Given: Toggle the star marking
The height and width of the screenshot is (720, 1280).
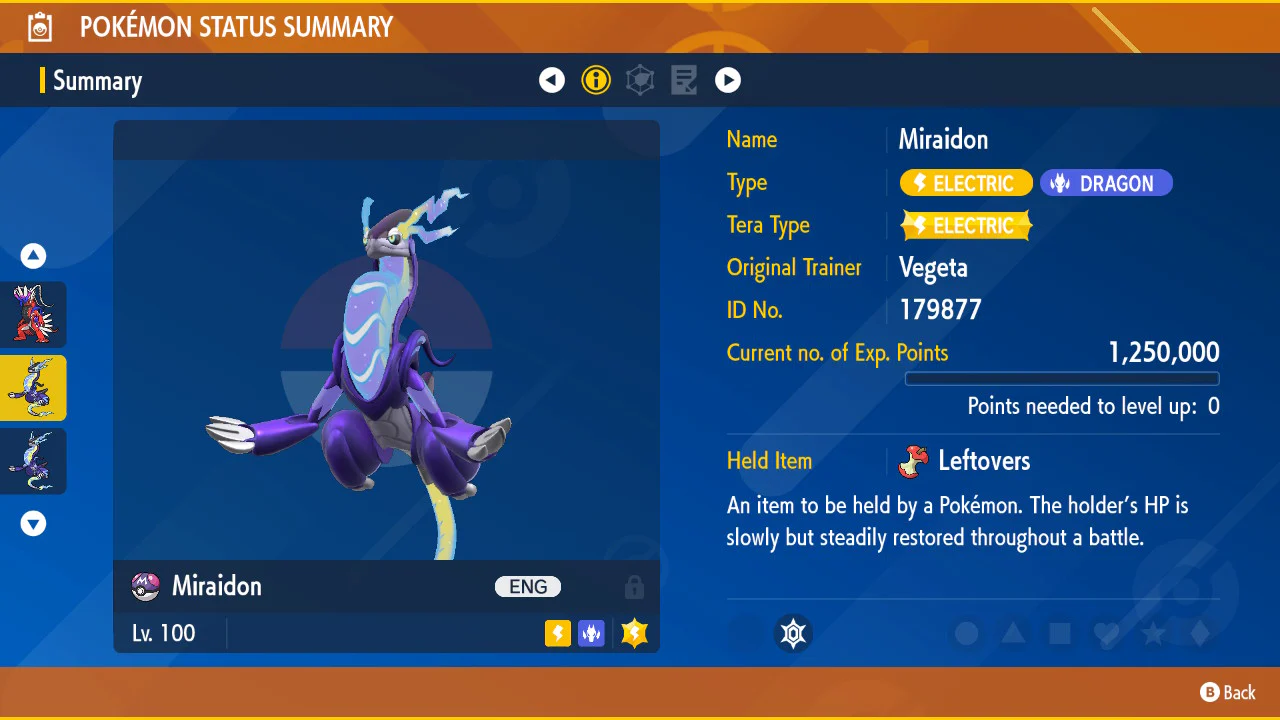Looking at the screenshot, I should pos(1153,633).
